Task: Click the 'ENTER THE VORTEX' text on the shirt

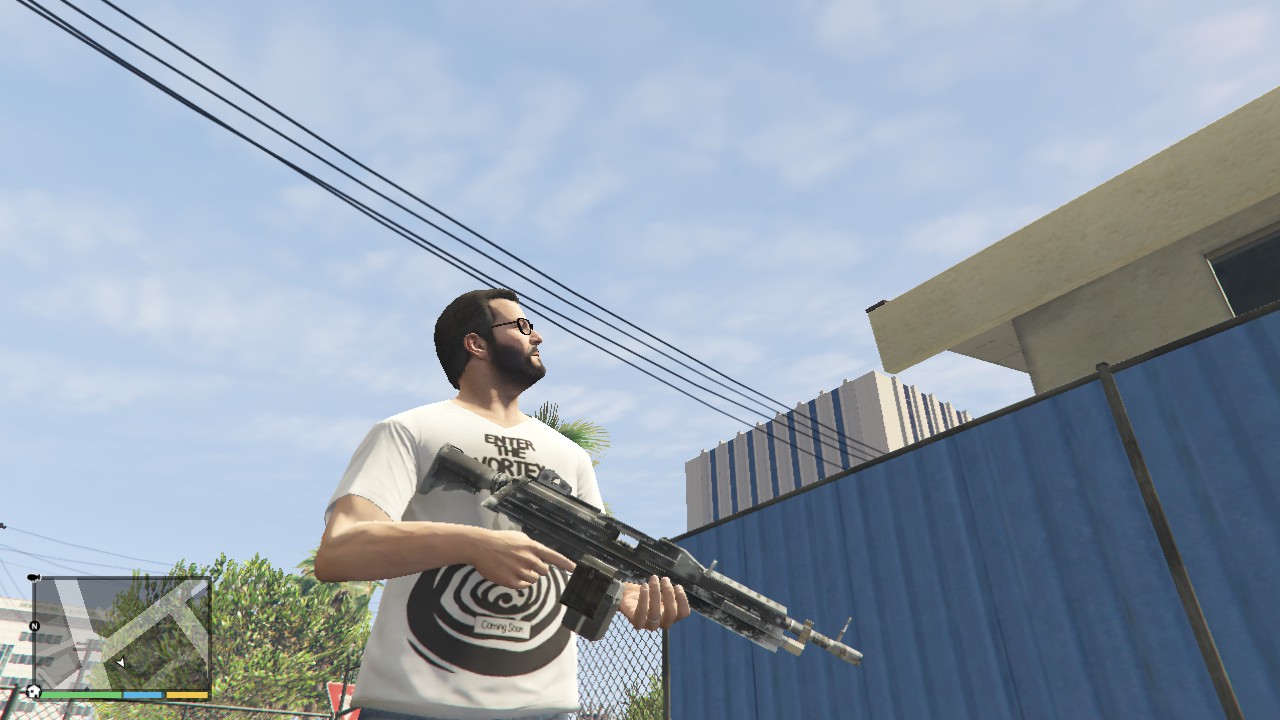Action: click(x=510, y=450)
